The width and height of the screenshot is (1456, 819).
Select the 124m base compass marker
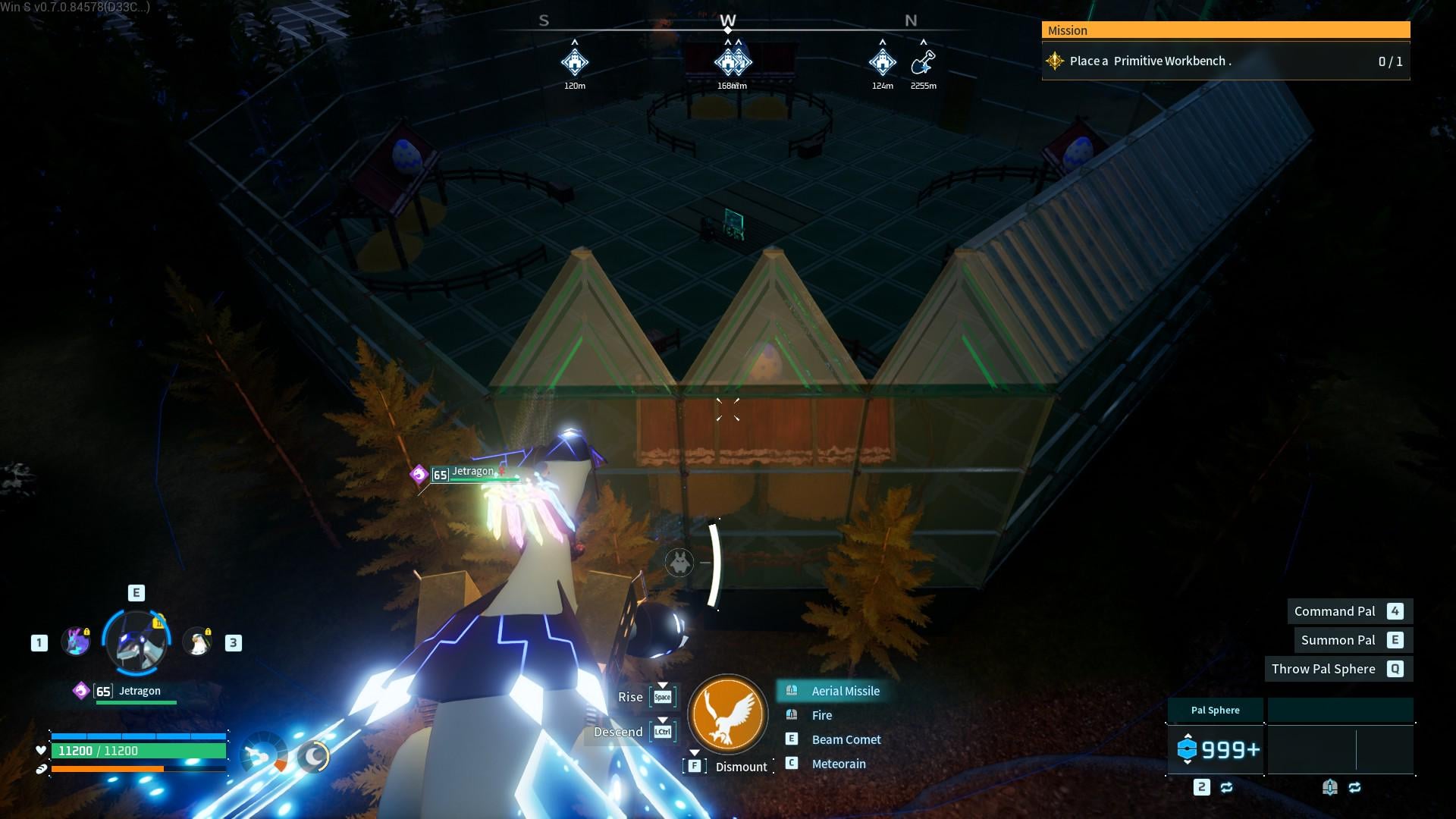[882, 61]
